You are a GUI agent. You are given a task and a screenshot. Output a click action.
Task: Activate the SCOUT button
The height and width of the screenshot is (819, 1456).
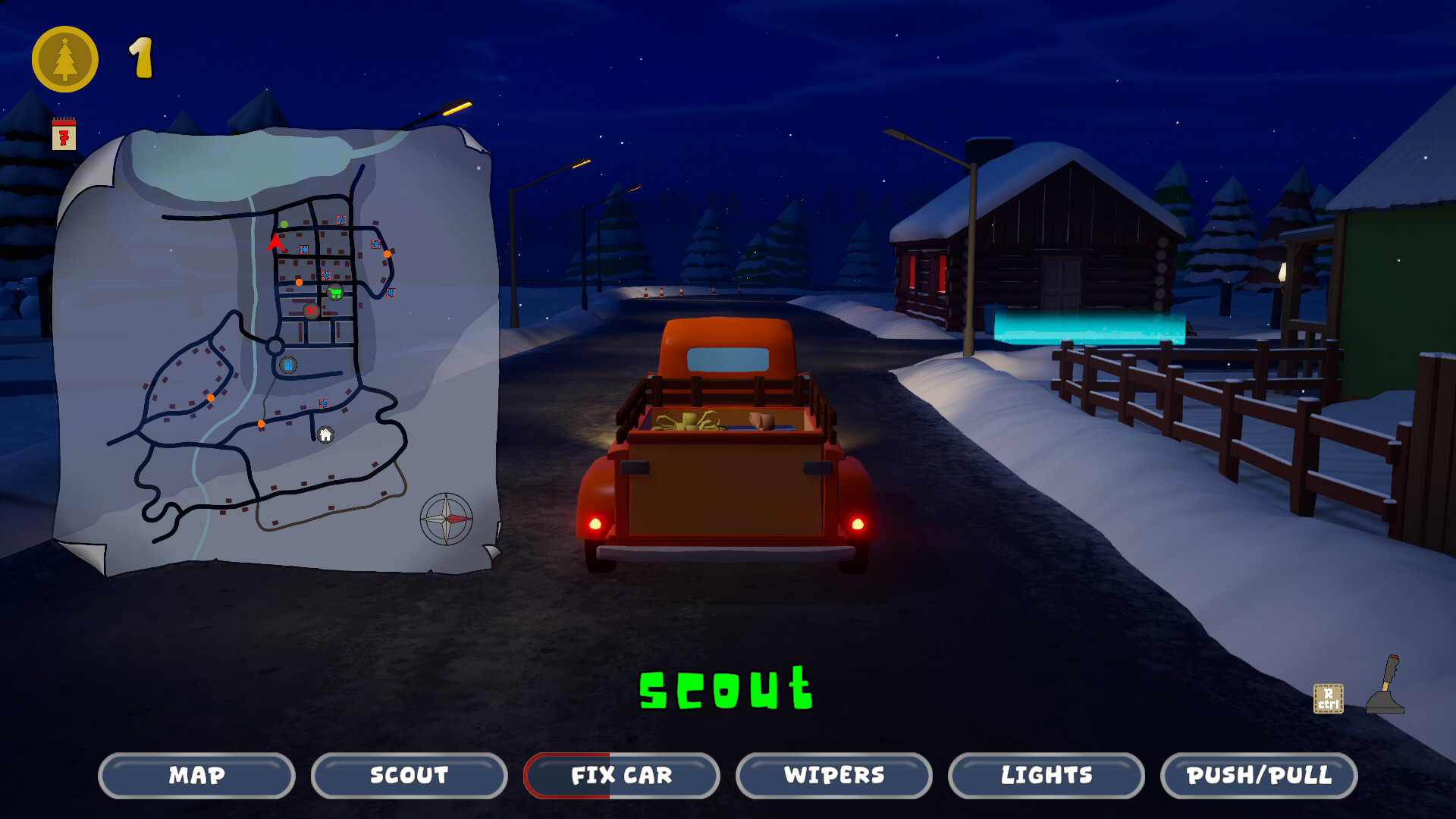408,776
